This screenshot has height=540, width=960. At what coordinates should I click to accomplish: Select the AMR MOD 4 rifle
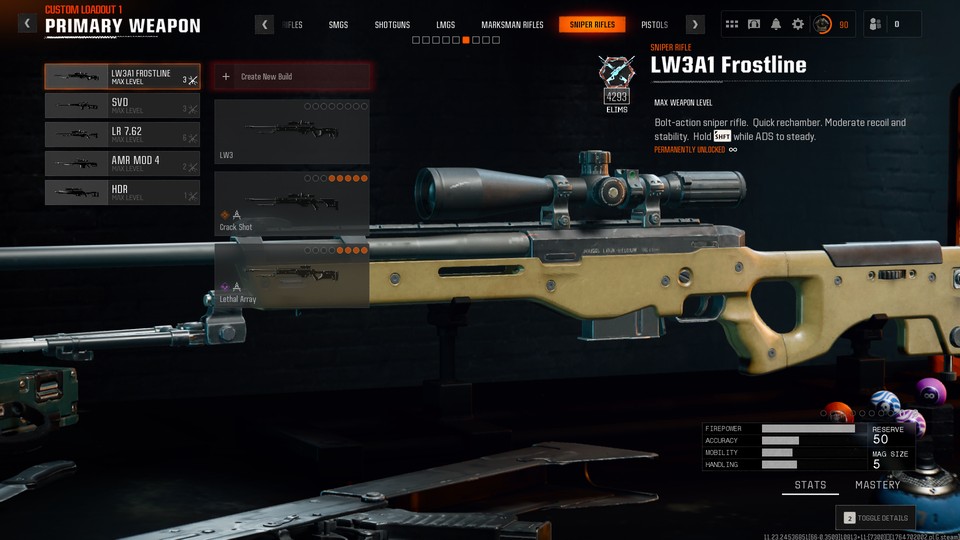(121, 163)
